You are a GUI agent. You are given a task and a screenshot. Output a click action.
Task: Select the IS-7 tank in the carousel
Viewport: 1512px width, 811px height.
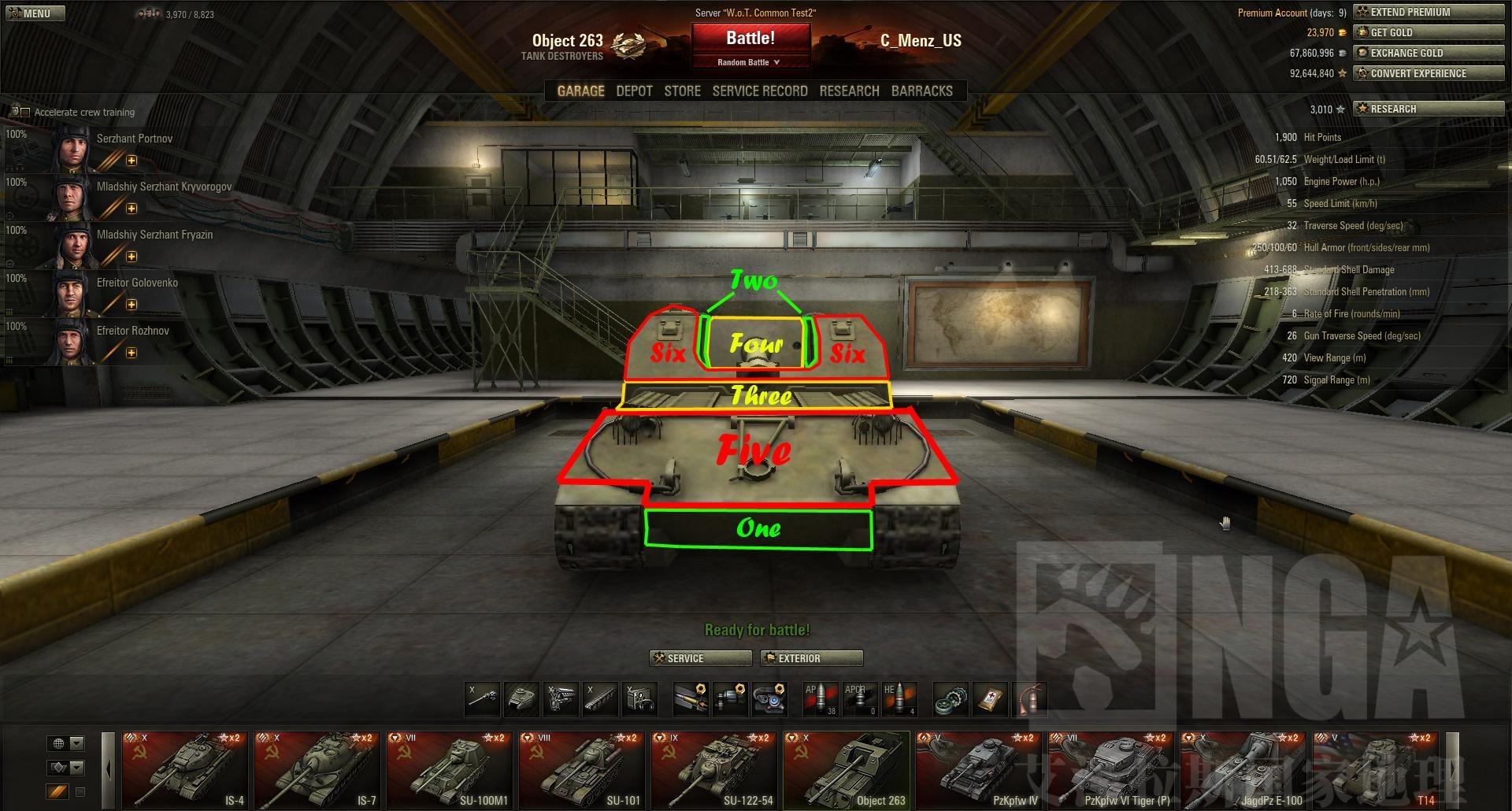(x=317, y=770)
